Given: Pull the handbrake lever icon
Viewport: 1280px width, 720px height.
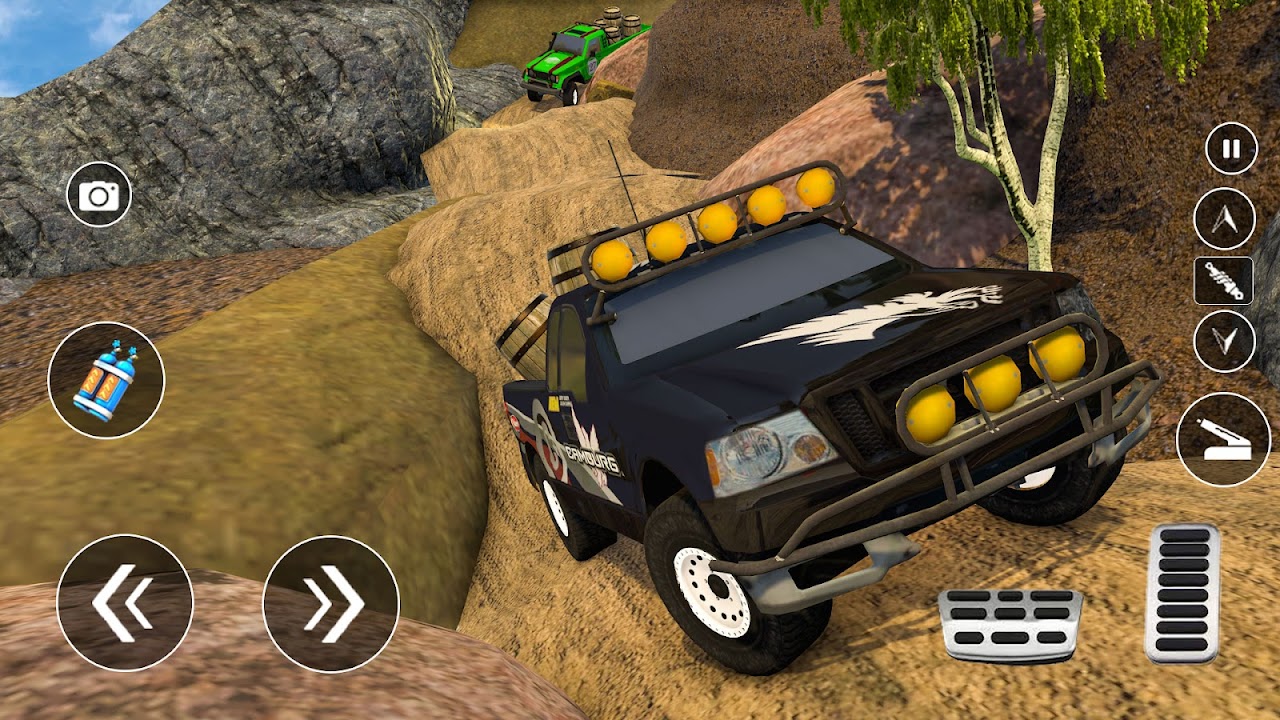Looking at the screenshot, I should (1224, 438).
